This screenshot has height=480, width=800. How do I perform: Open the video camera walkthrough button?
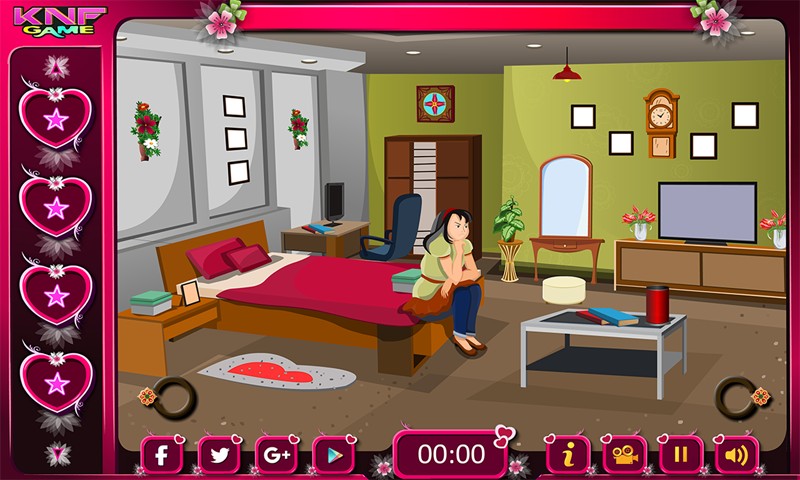625,455
